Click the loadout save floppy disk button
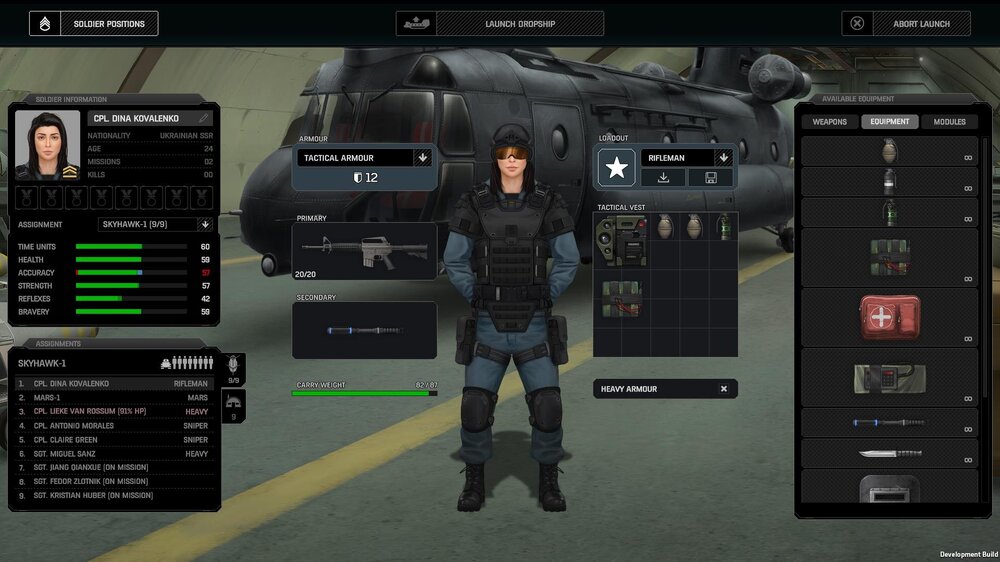1000x562 pixels. coord(711,178)
